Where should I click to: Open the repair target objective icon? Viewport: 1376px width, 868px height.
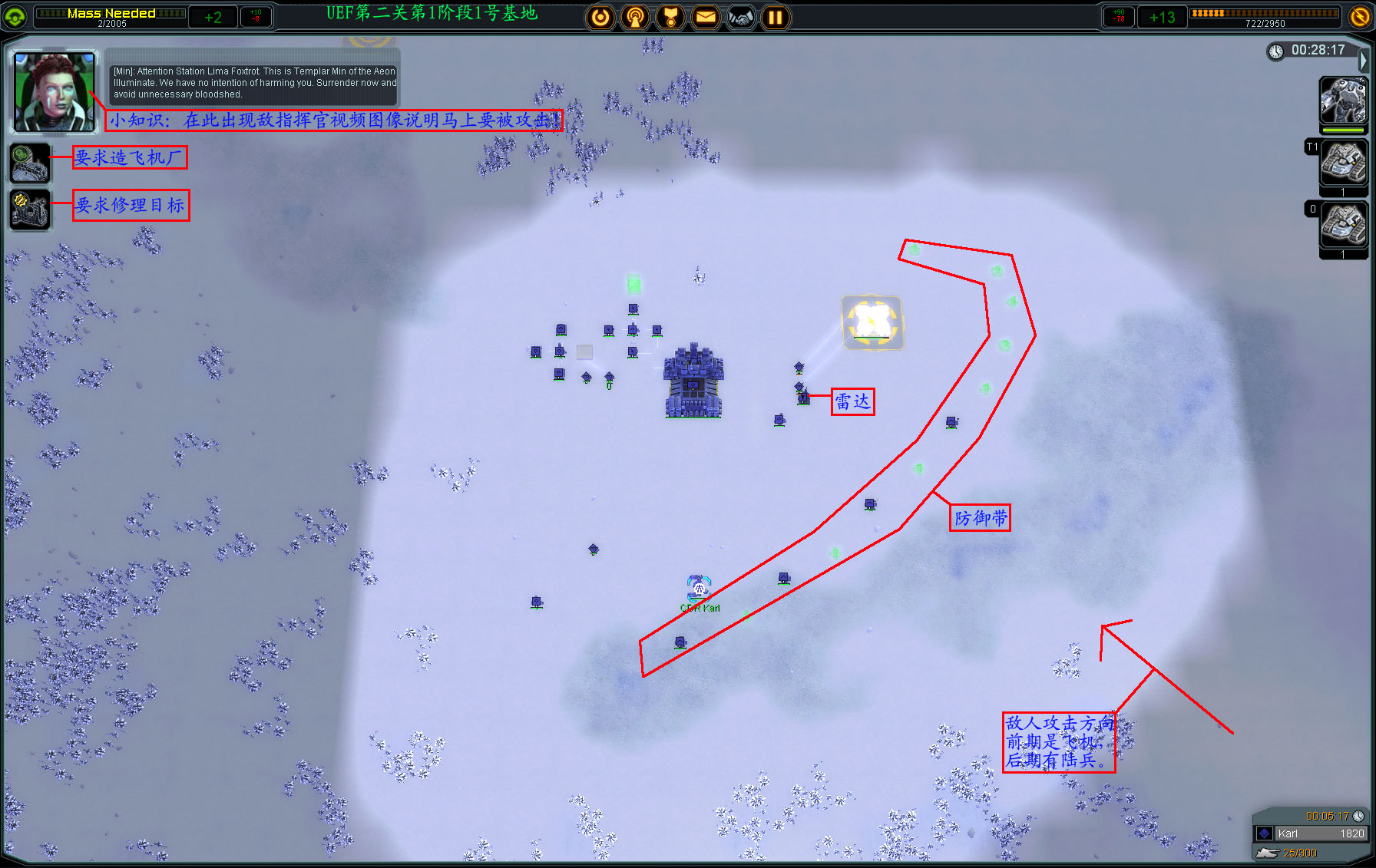click(30, 210)
